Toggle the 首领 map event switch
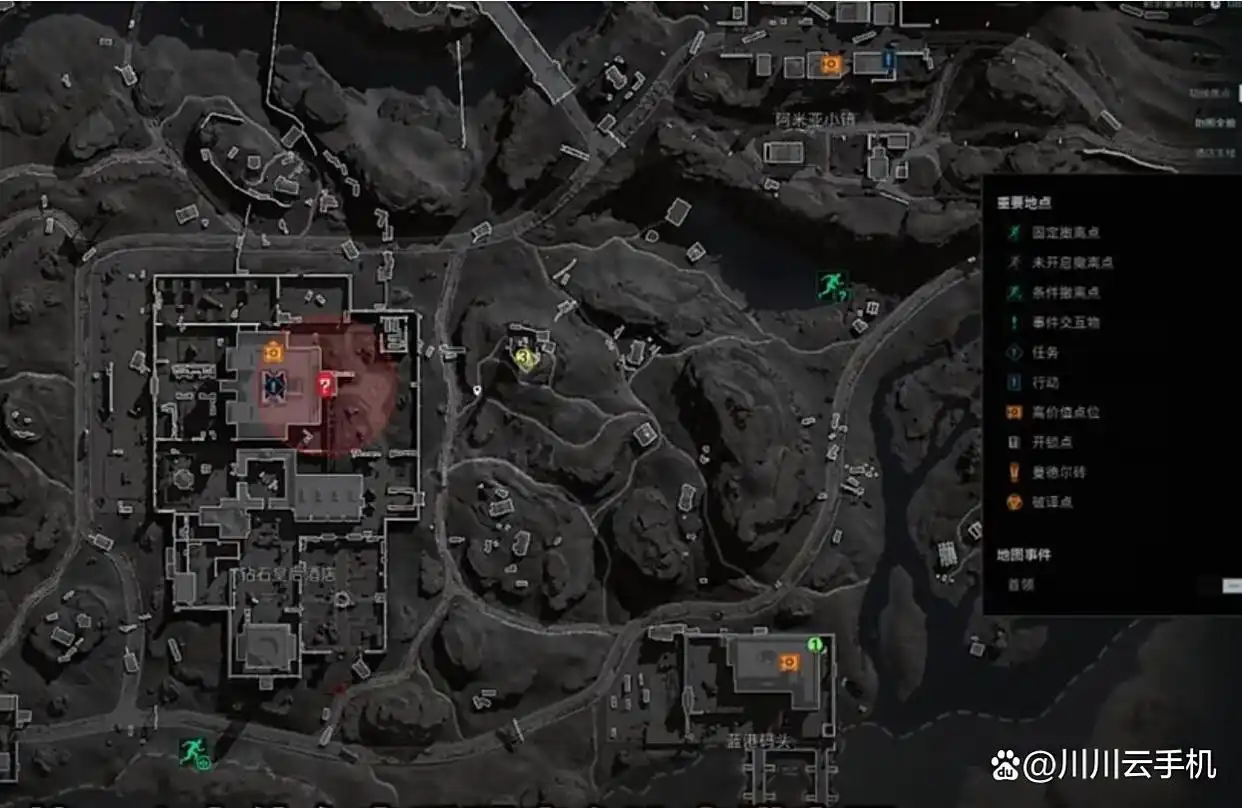This screenshot has width=1242, height=808. coord(1229,585)
